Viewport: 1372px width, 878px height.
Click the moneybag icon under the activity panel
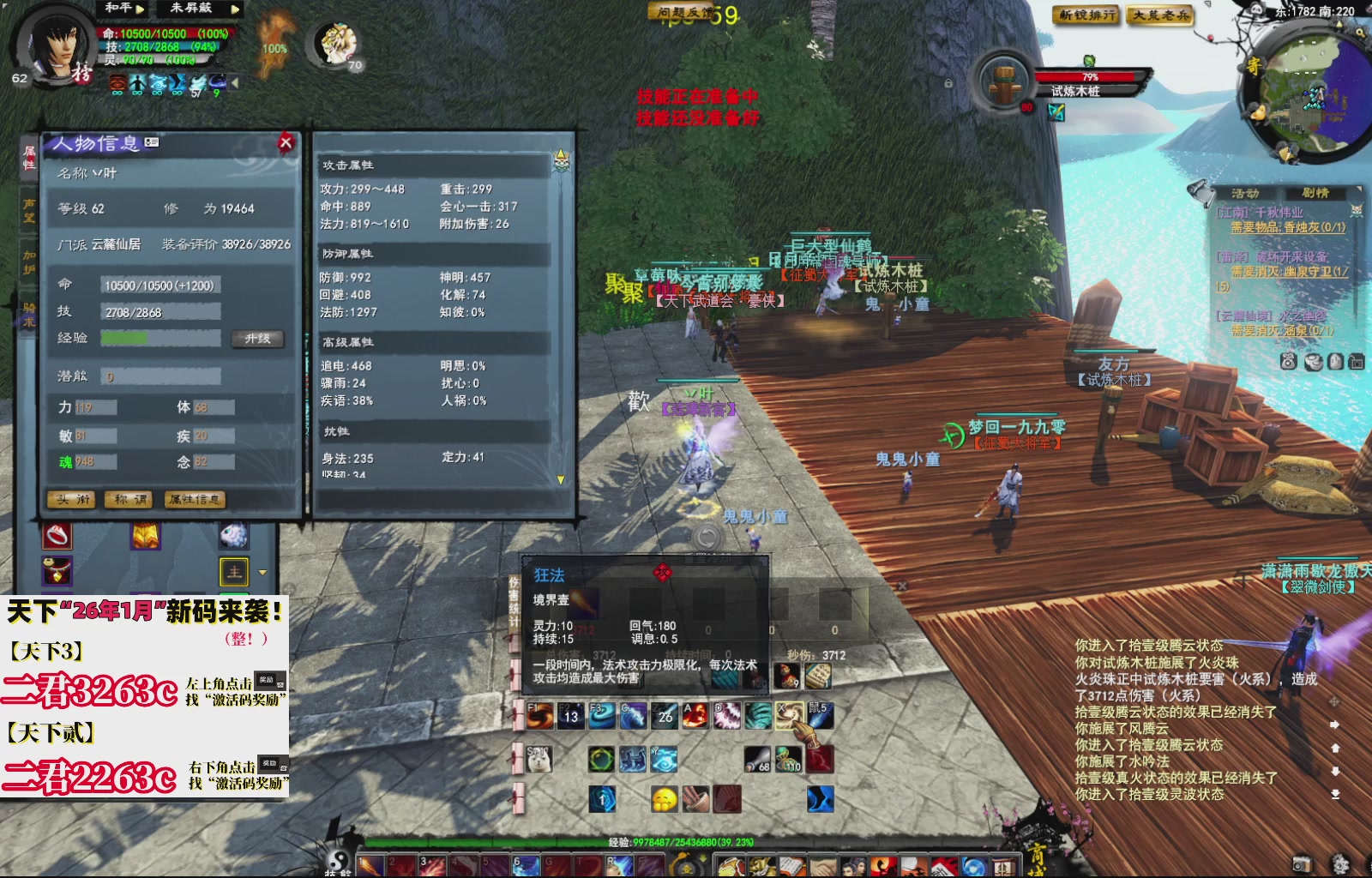pyautogui.click(x=1289, y=361)
